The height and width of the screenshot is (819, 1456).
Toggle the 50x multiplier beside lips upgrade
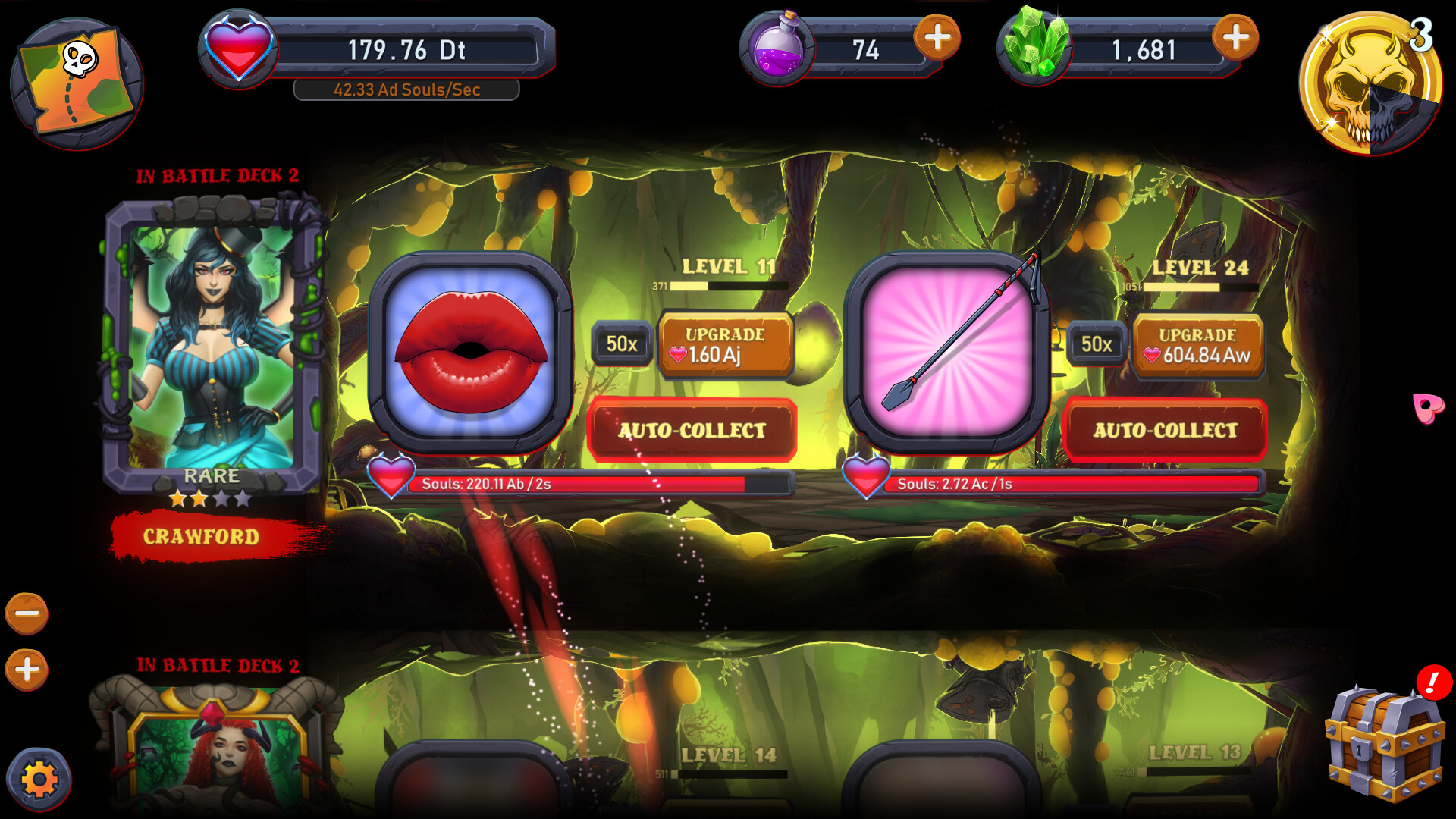pyautogui.click(x=620, y=344)
